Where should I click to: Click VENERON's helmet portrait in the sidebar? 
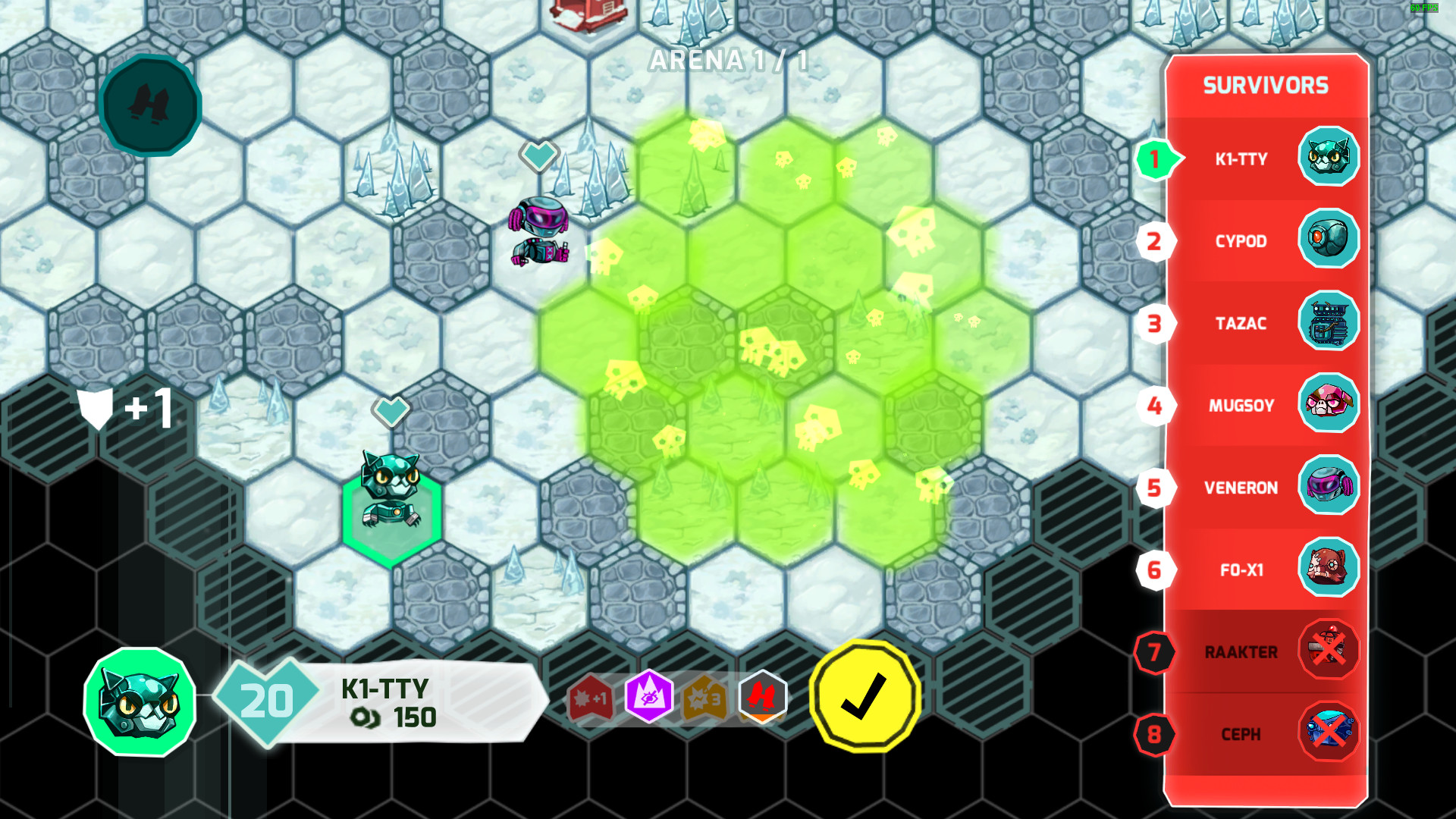point(1328,488)
